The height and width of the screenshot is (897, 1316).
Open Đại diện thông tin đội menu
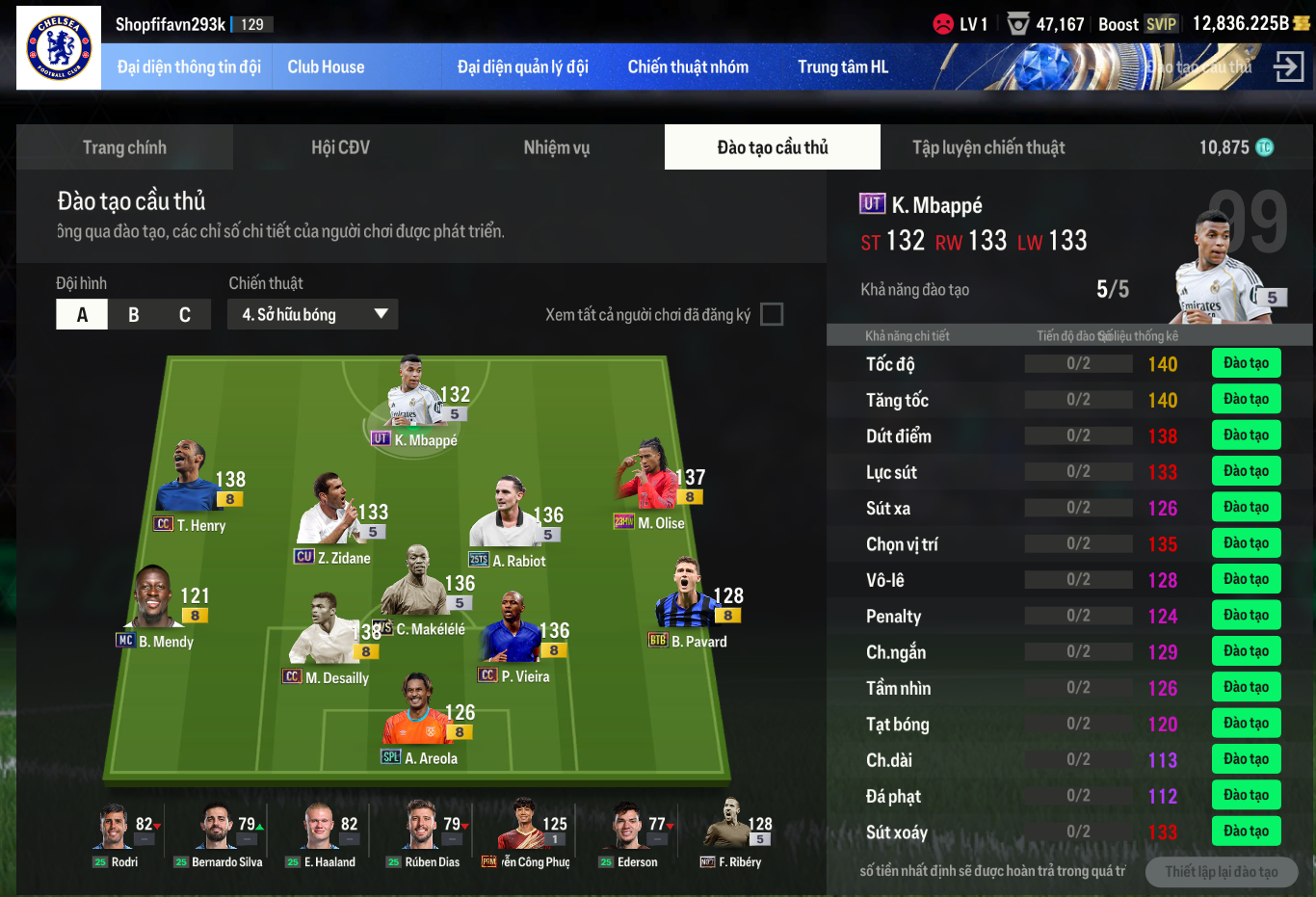tap(189, 67)
